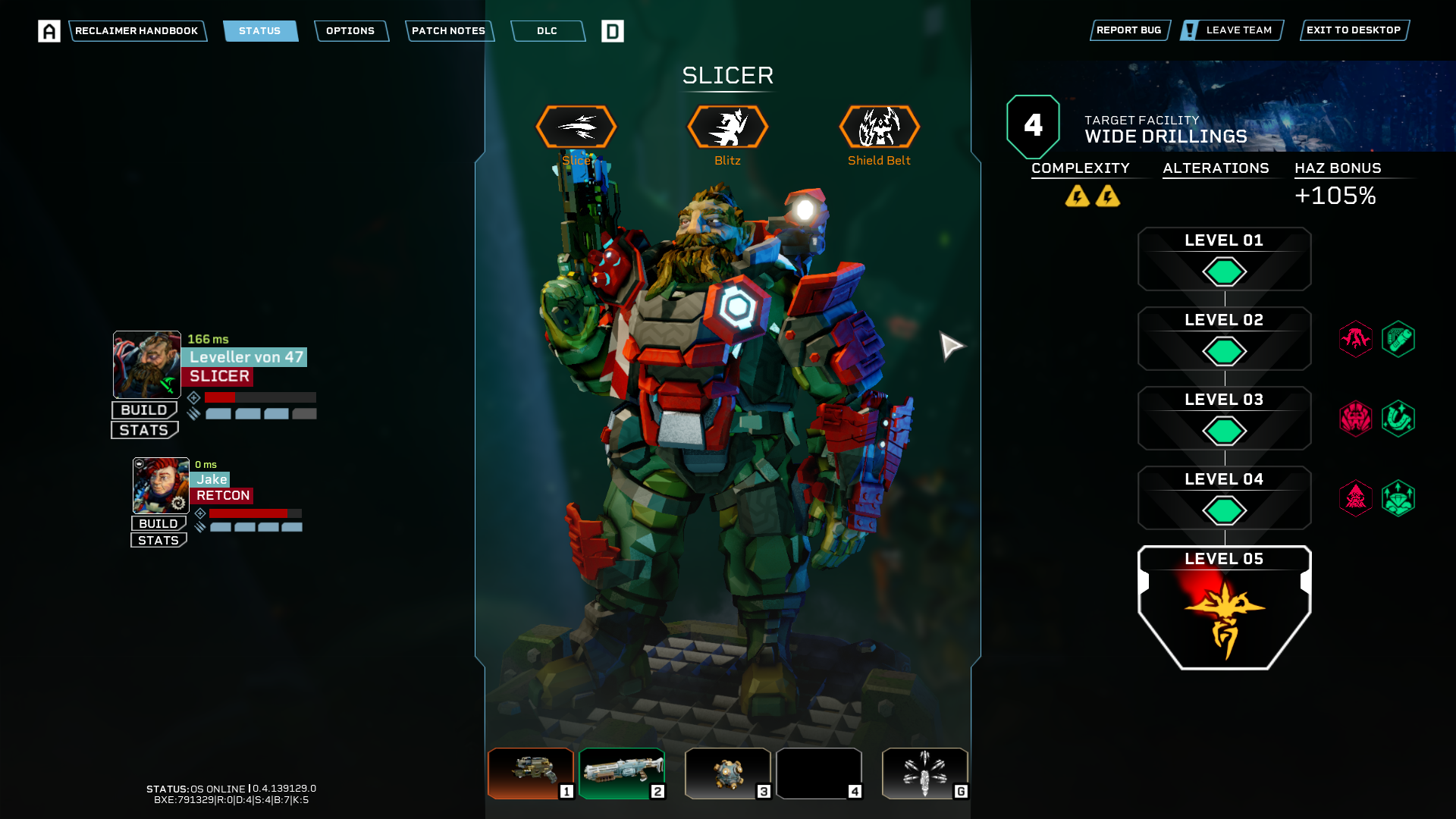Viewport: 1456px width, 819px height.
Task: Select the grenade slot marked G
Action: click(924, 773)
